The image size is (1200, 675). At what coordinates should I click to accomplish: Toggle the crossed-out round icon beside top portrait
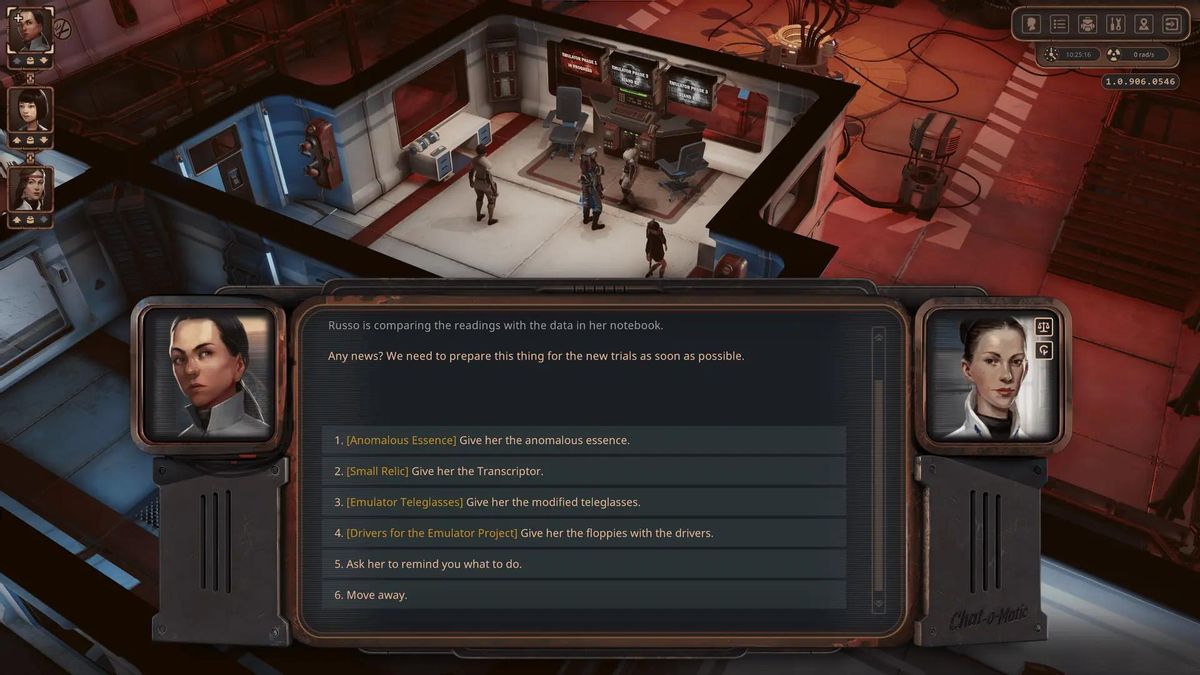(x=62, y=27)
